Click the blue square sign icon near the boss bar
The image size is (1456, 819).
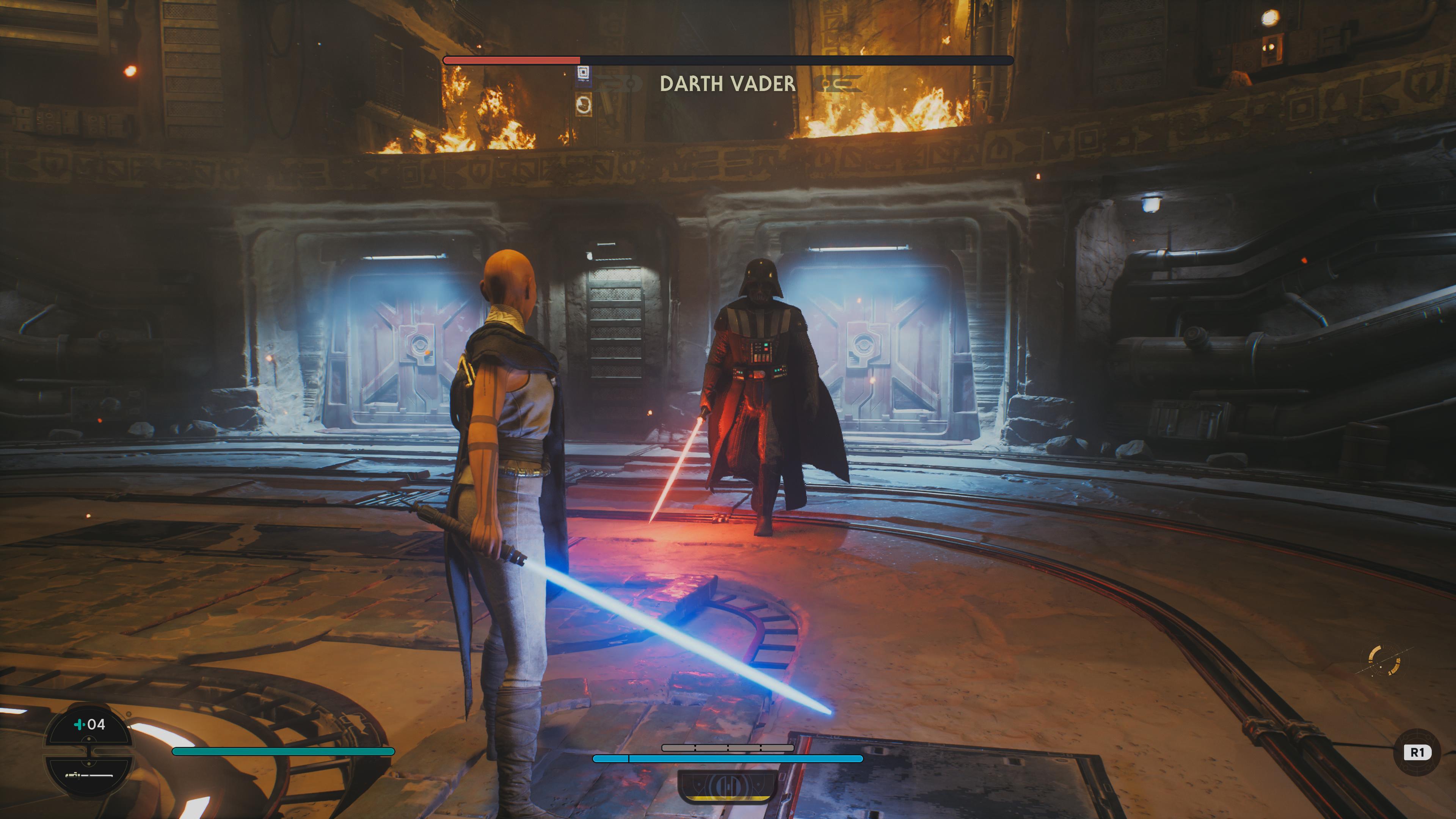pyautogui.click(x=582, y=72)
